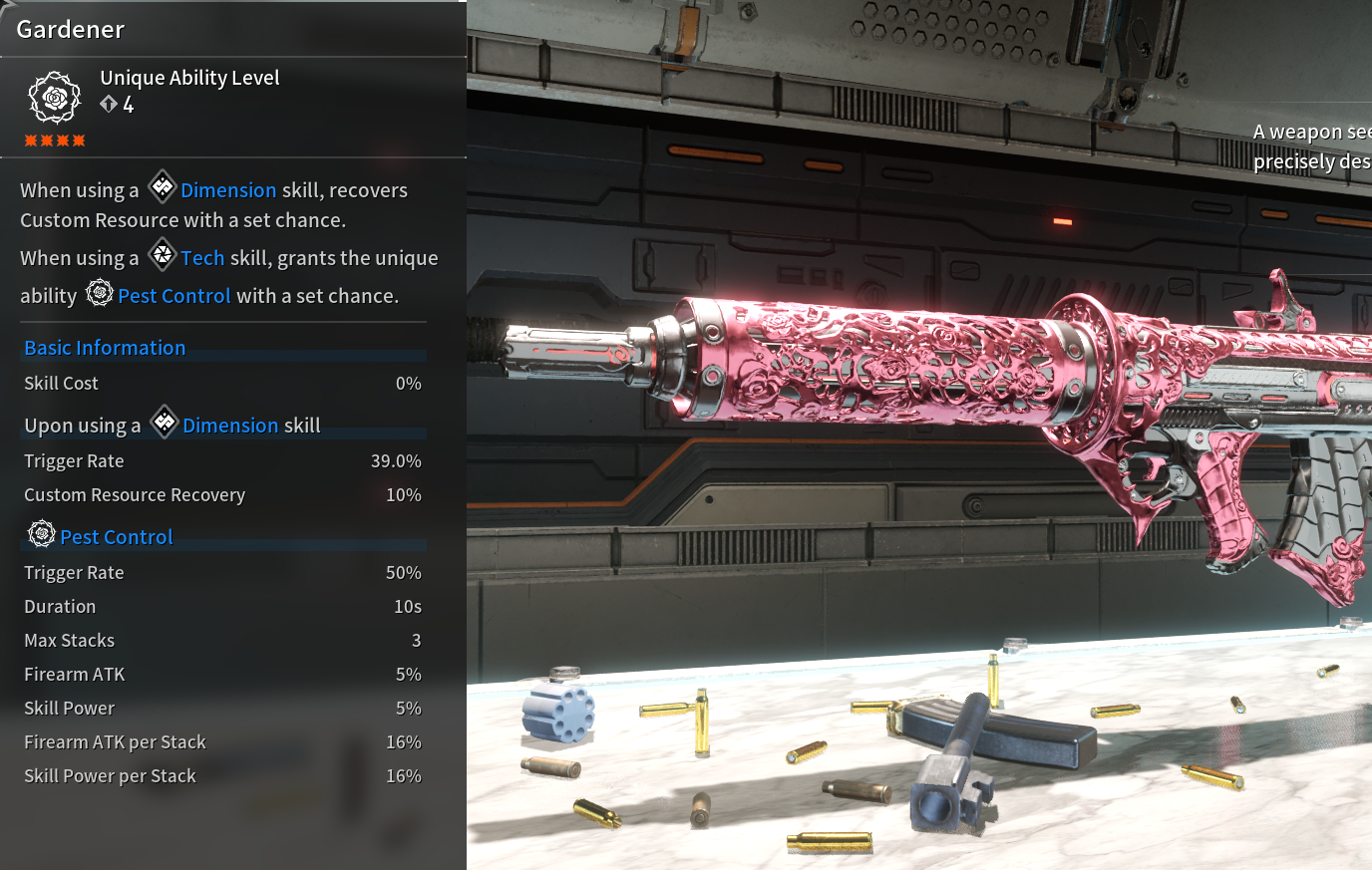Image resolution: width=1372 pixels, height=870 pixels.
Task: Click the Gardener rose unique ability icon
Action: [55, 97]
